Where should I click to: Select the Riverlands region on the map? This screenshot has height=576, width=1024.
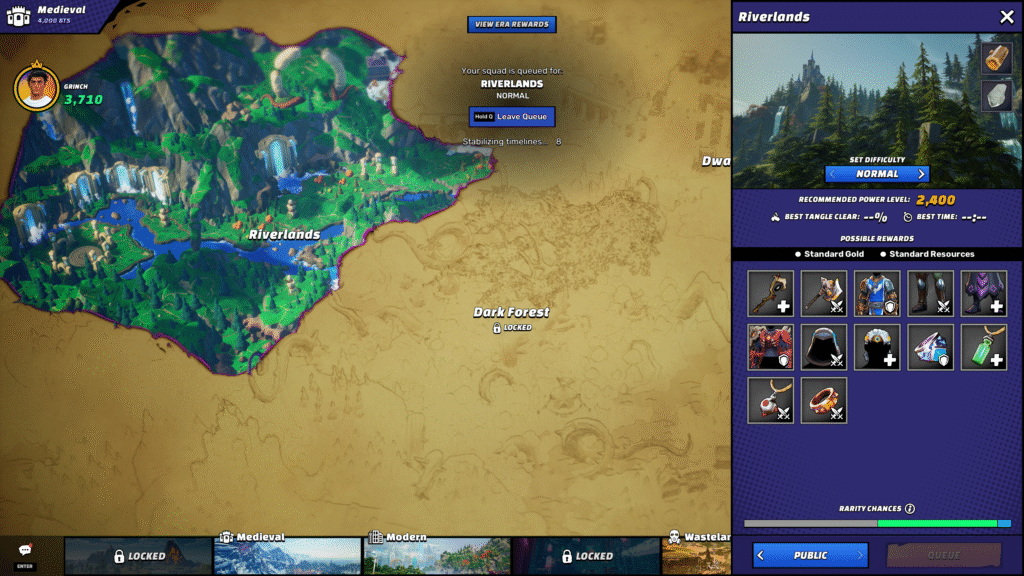[x=285, y=234]
